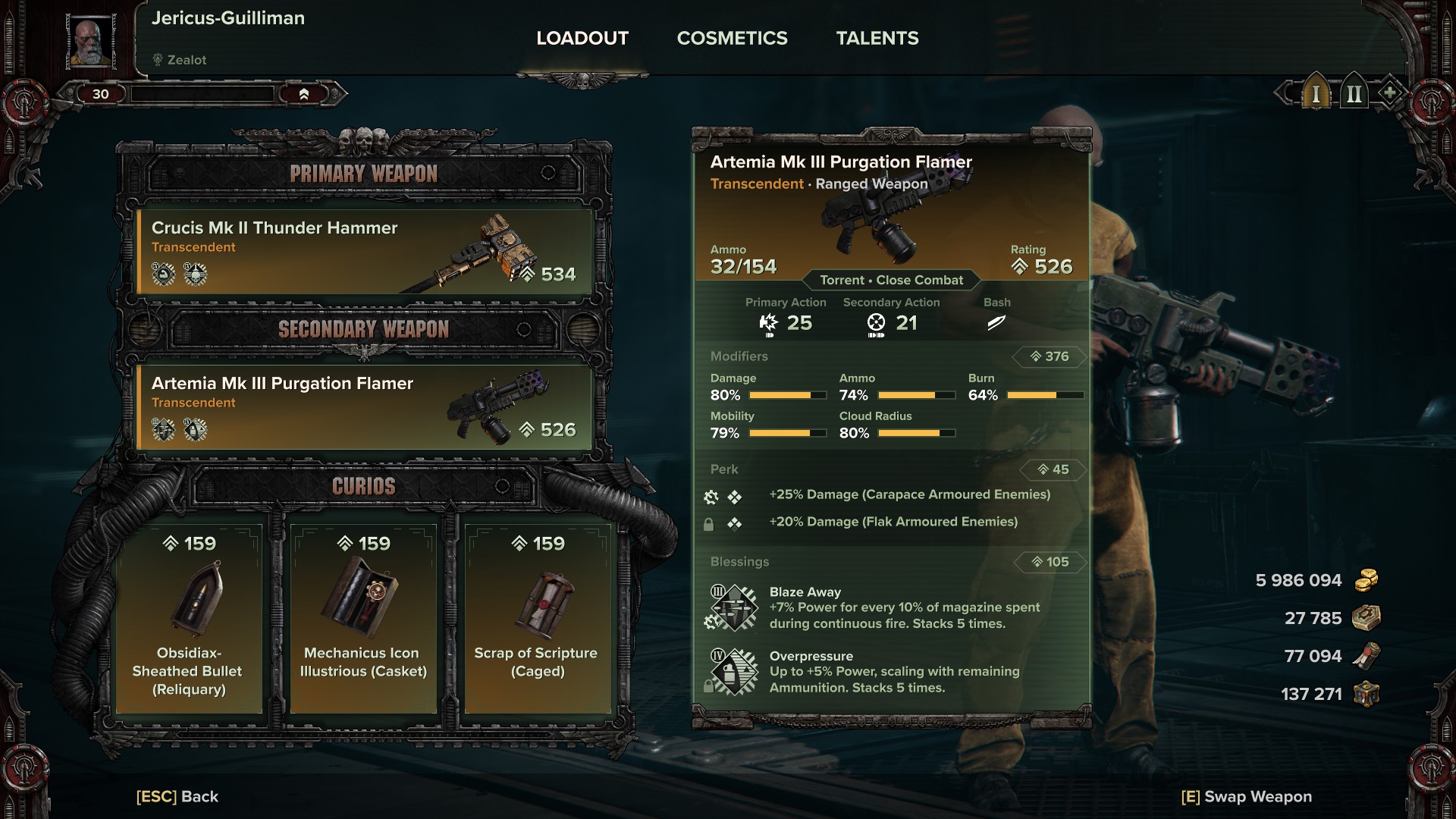Add a new loadout preset
Viewport: 1456px width, 819px height.
click(1389, 93)
